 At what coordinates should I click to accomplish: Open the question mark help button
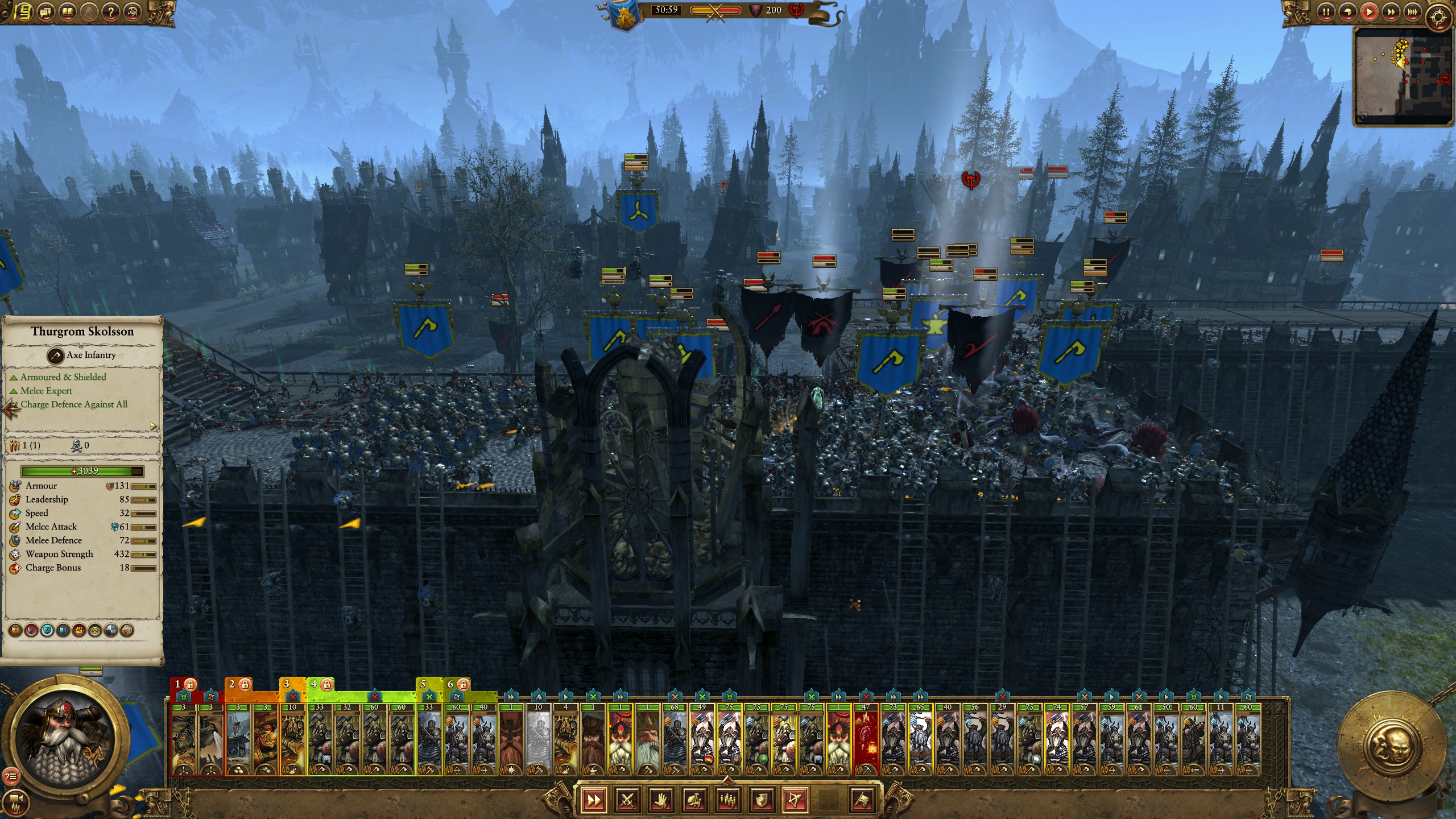tap(111, 11)
